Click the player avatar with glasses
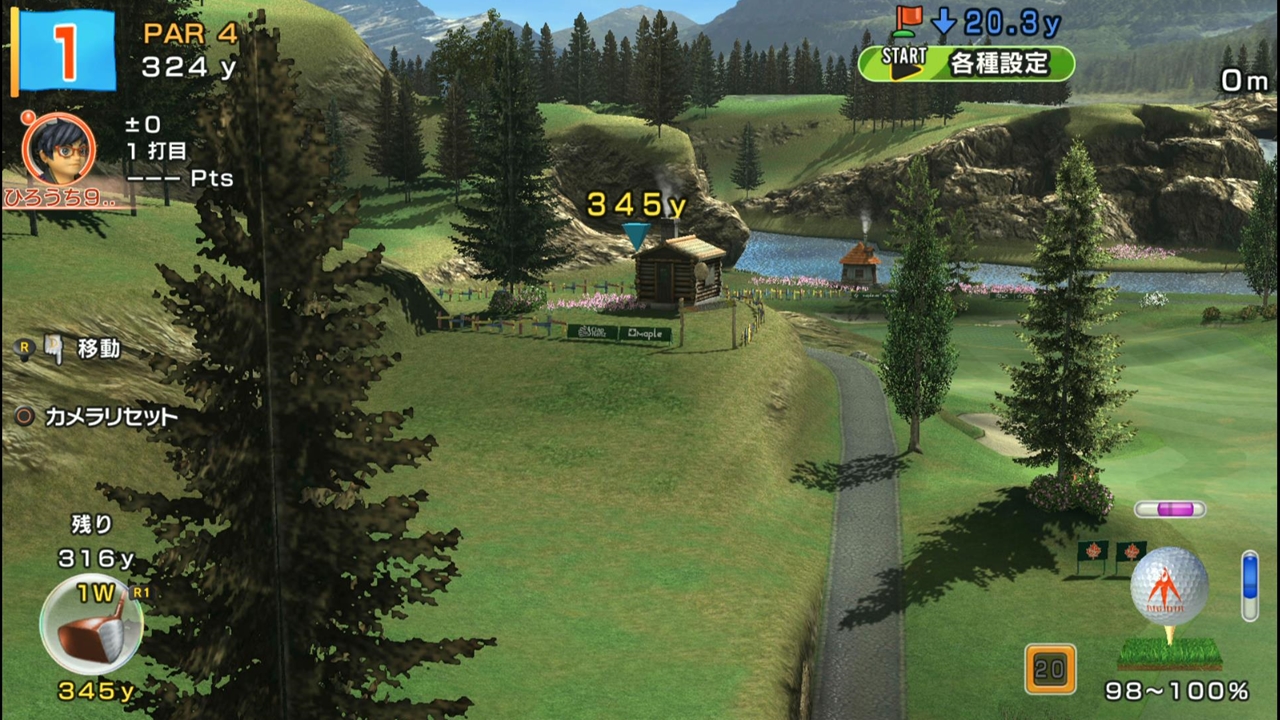1280x720 pixels. pos(58,149)
